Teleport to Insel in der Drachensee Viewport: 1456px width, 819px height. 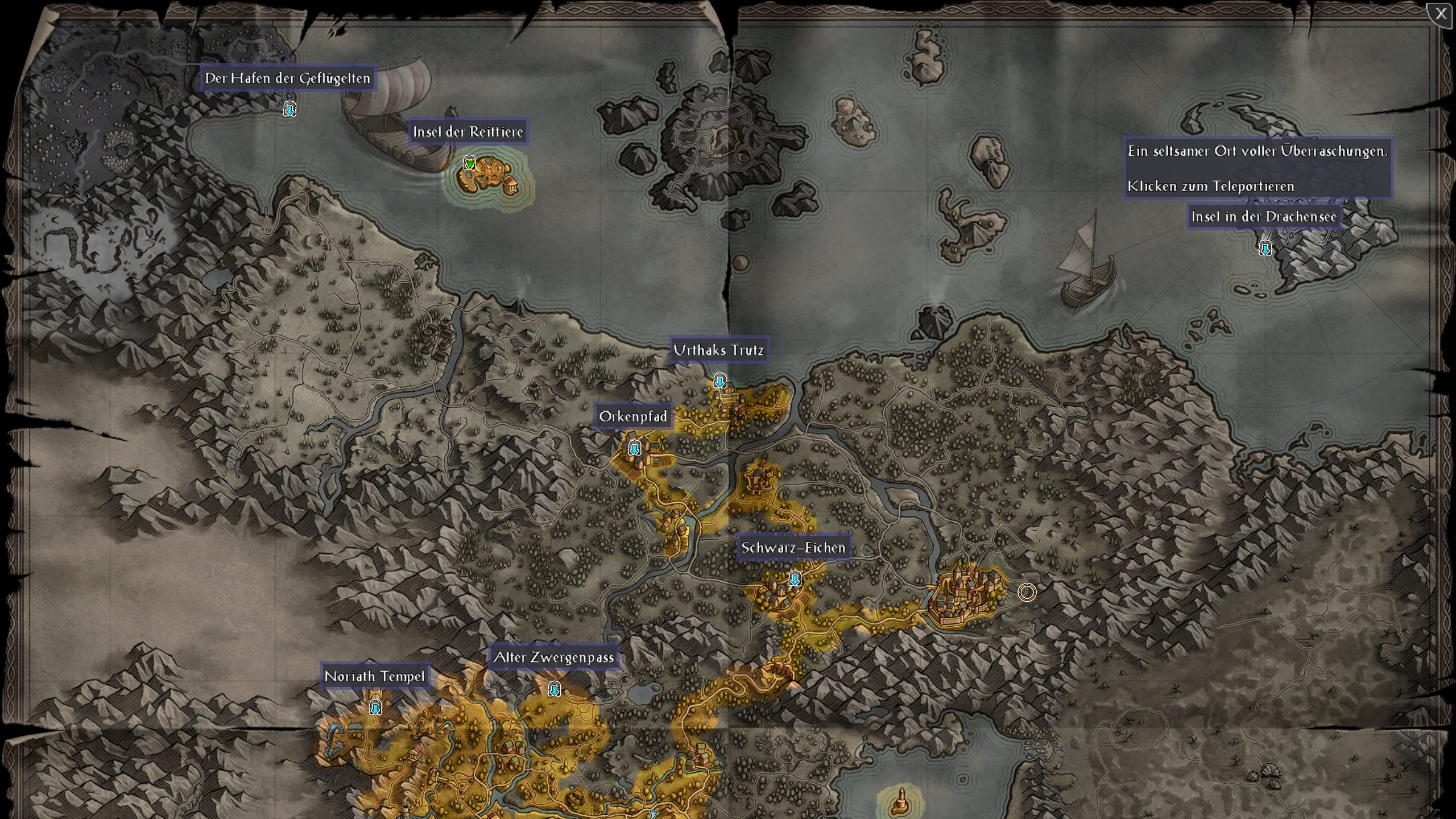1265,249
